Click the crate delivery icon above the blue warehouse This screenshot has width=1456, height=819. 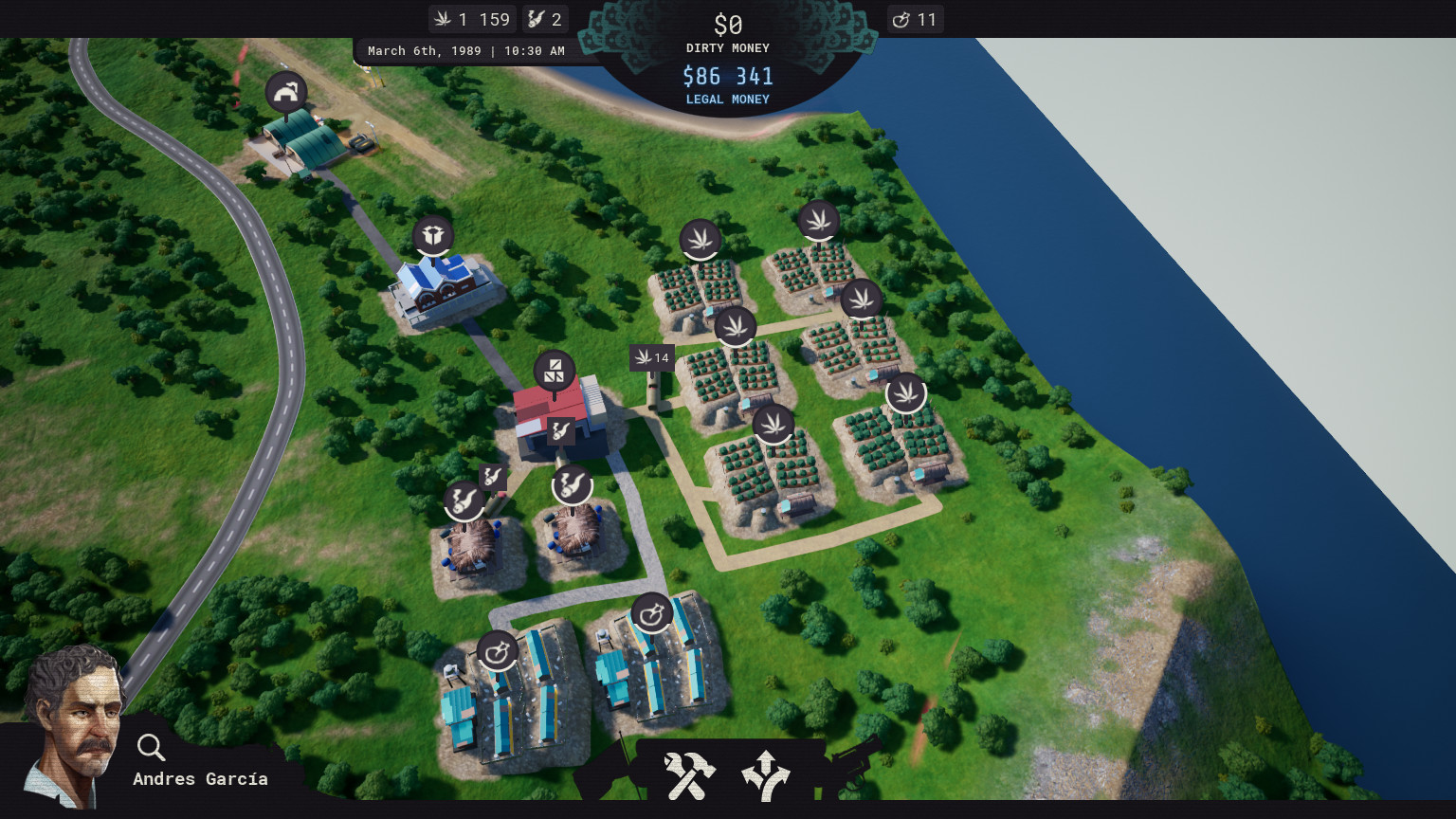(x=433, y=234)
